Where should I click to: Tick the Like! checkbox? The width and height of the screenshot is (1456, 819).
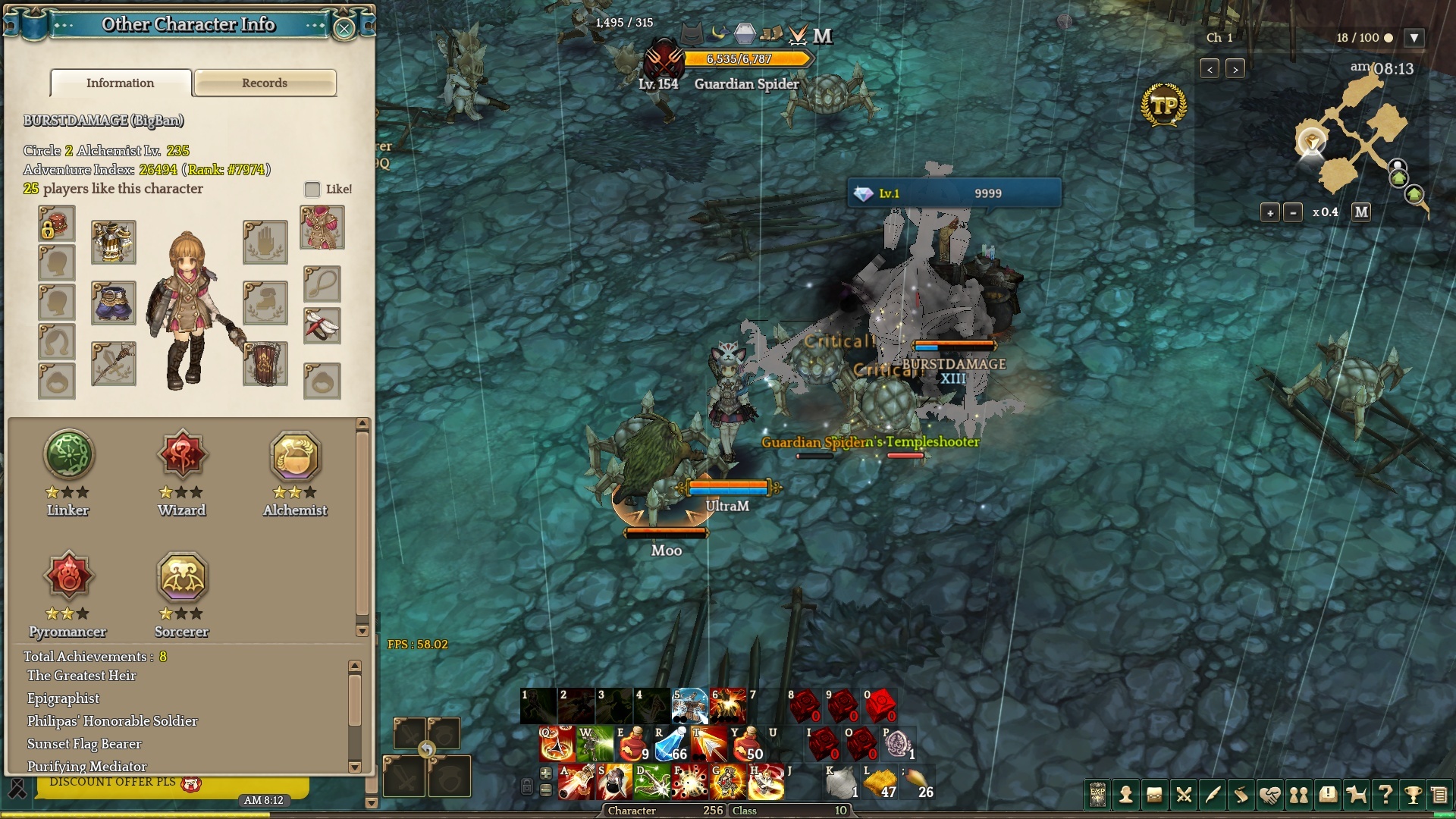click(312, 189)
